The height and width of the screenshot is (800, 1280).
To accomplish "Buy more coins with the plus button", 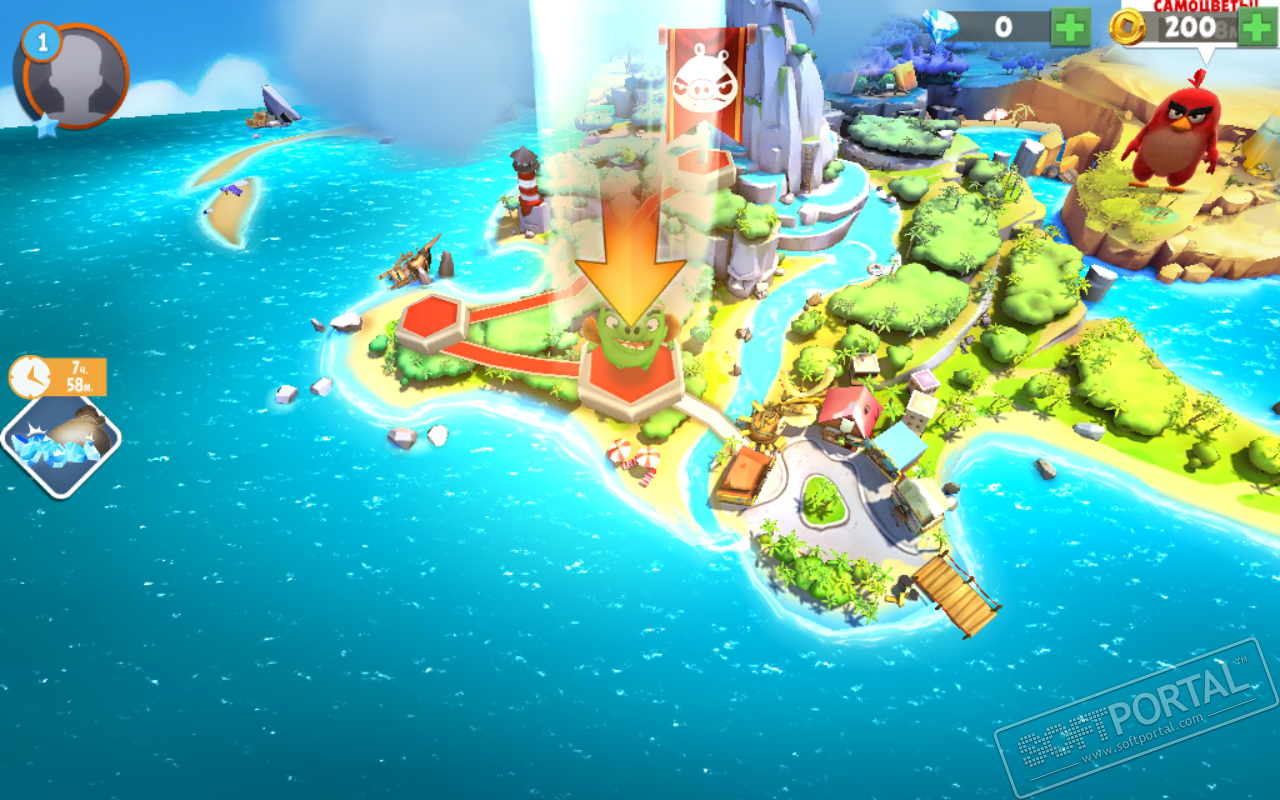I will pyautogui.click(x=1257, y=27).
